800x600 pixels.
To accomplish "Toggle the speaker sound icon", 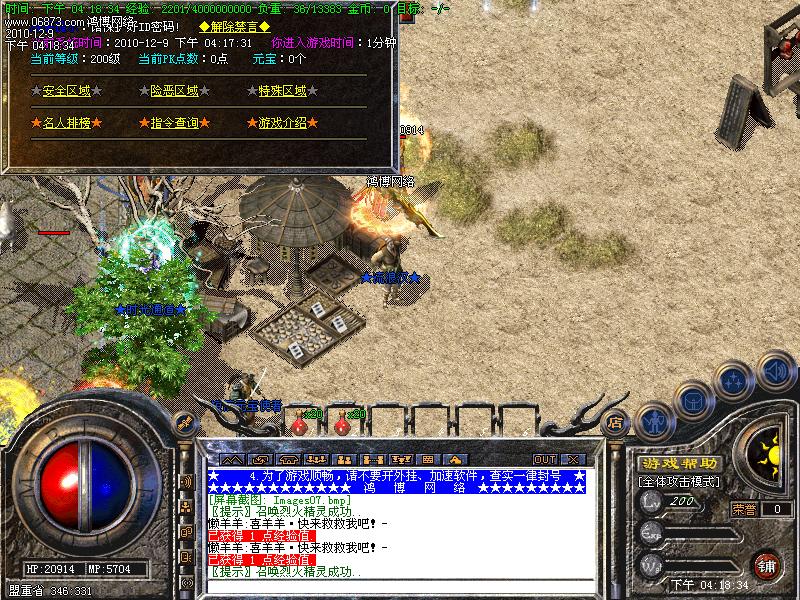I will [x=775, y=369].
